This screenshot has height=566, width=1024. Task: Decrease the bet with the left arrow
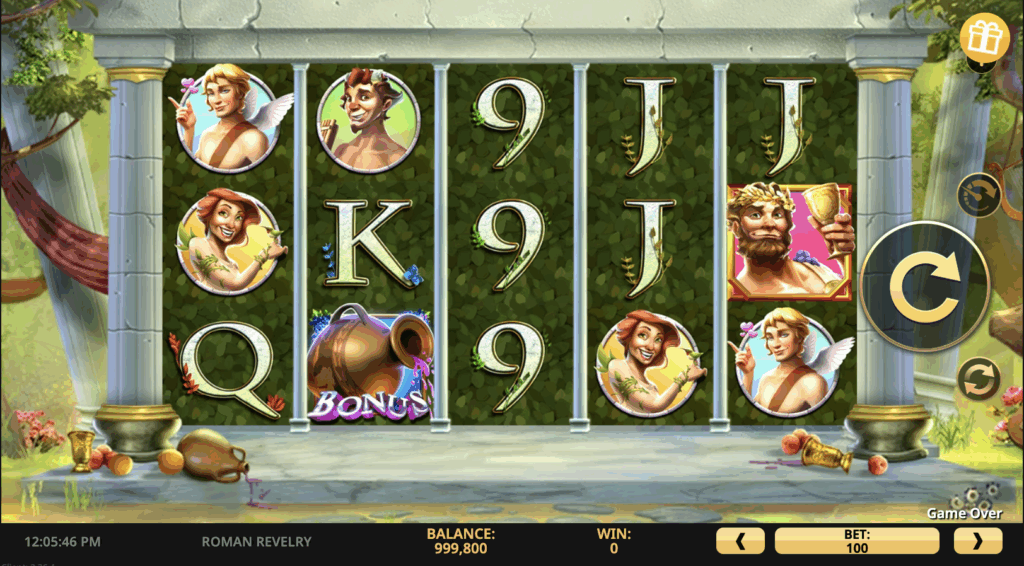tap(740, 541)
